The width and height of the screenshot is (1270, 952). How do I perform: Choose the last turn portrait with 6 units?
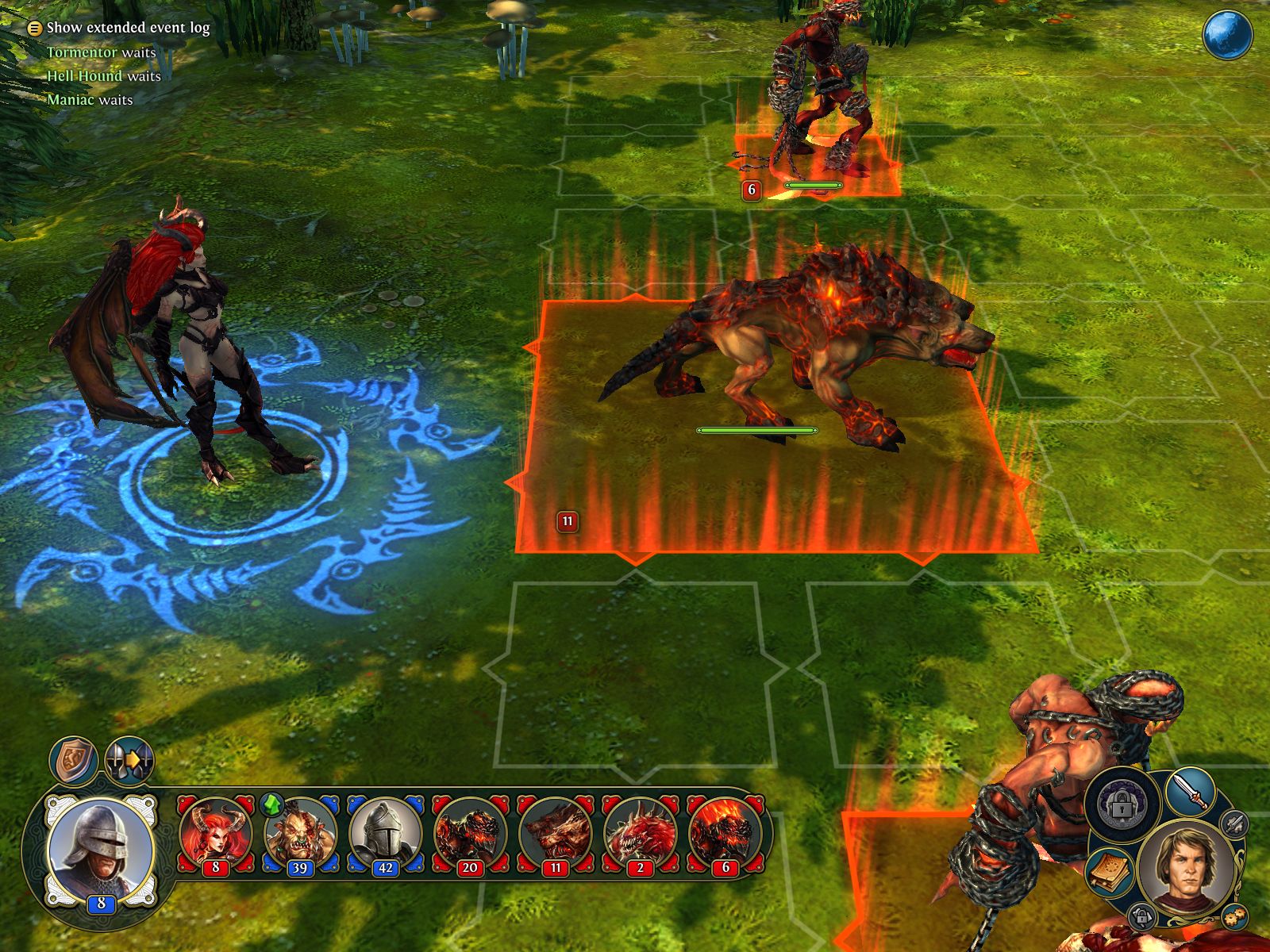pyautogui.click(x=724, y=835)
